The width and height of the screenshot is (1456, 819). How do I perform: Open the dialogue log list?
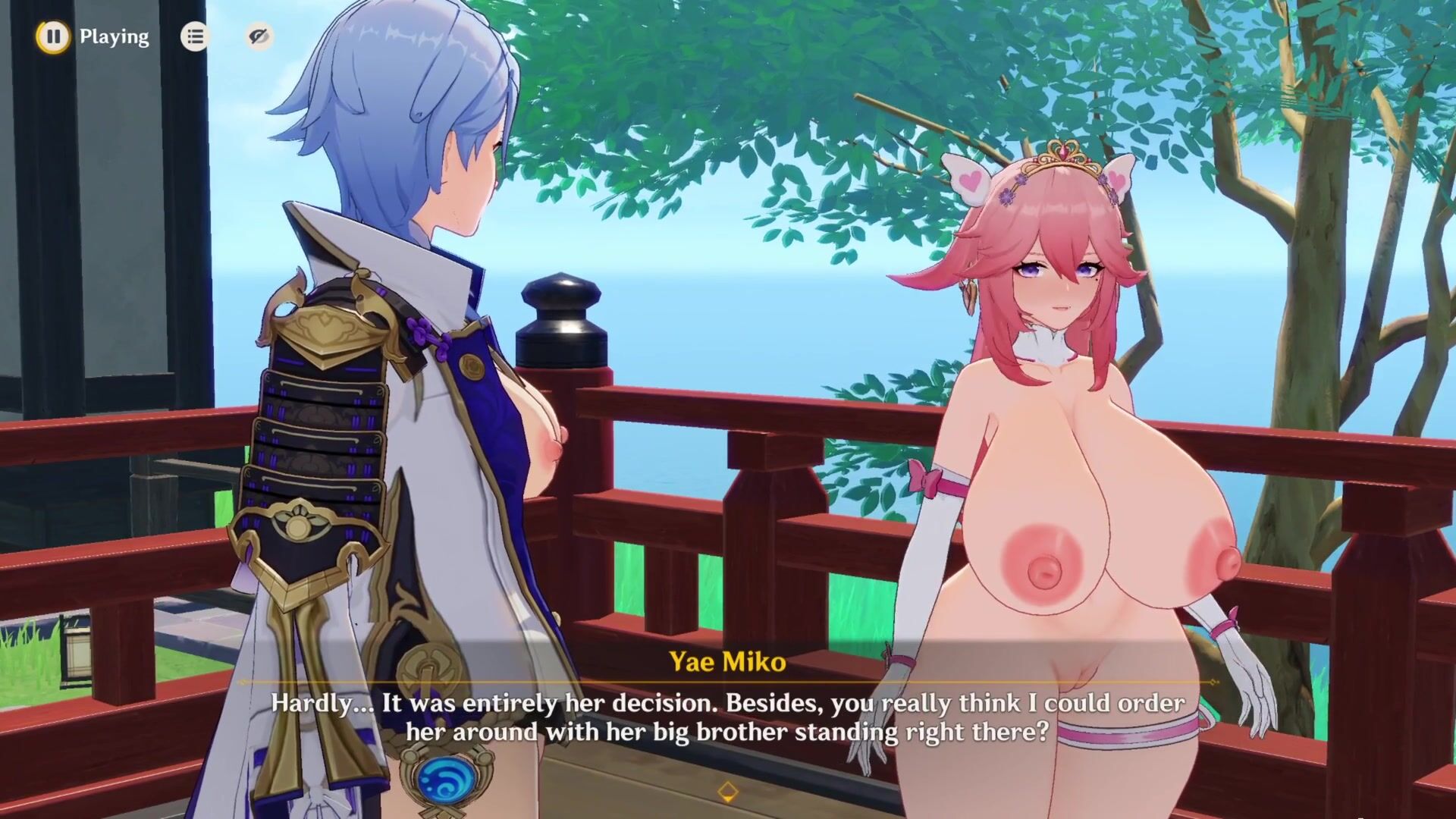click(195, 36)
